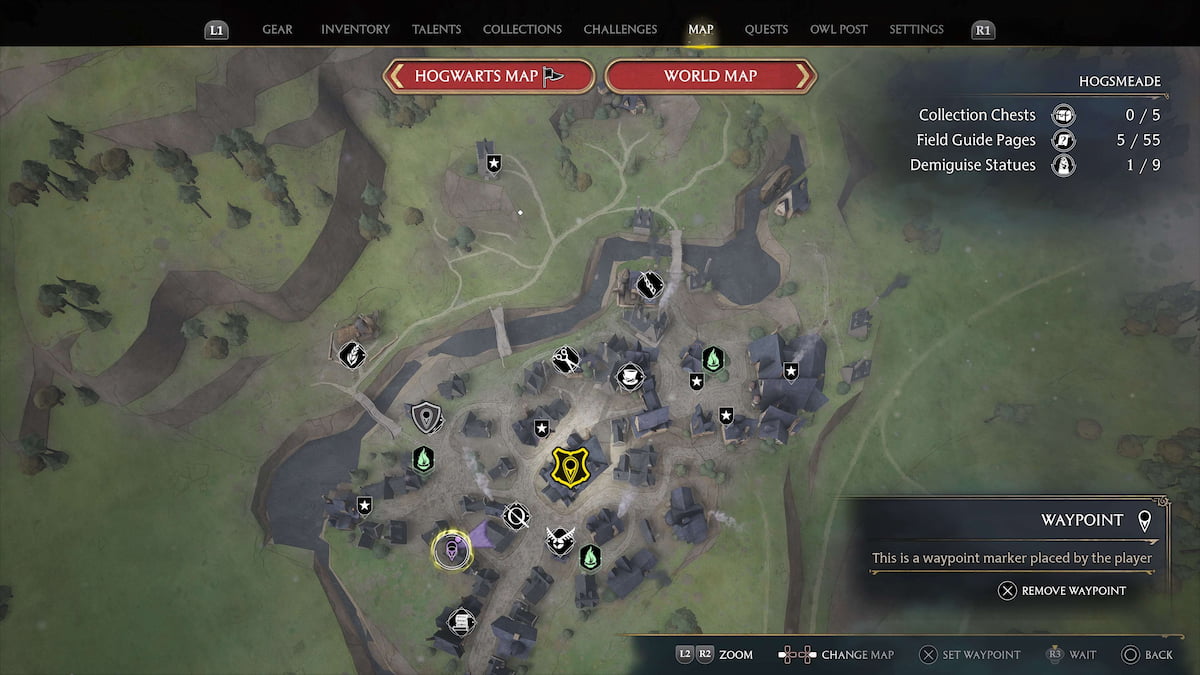
Task: Open the Gear tab
Action: [x=277, y=30]
